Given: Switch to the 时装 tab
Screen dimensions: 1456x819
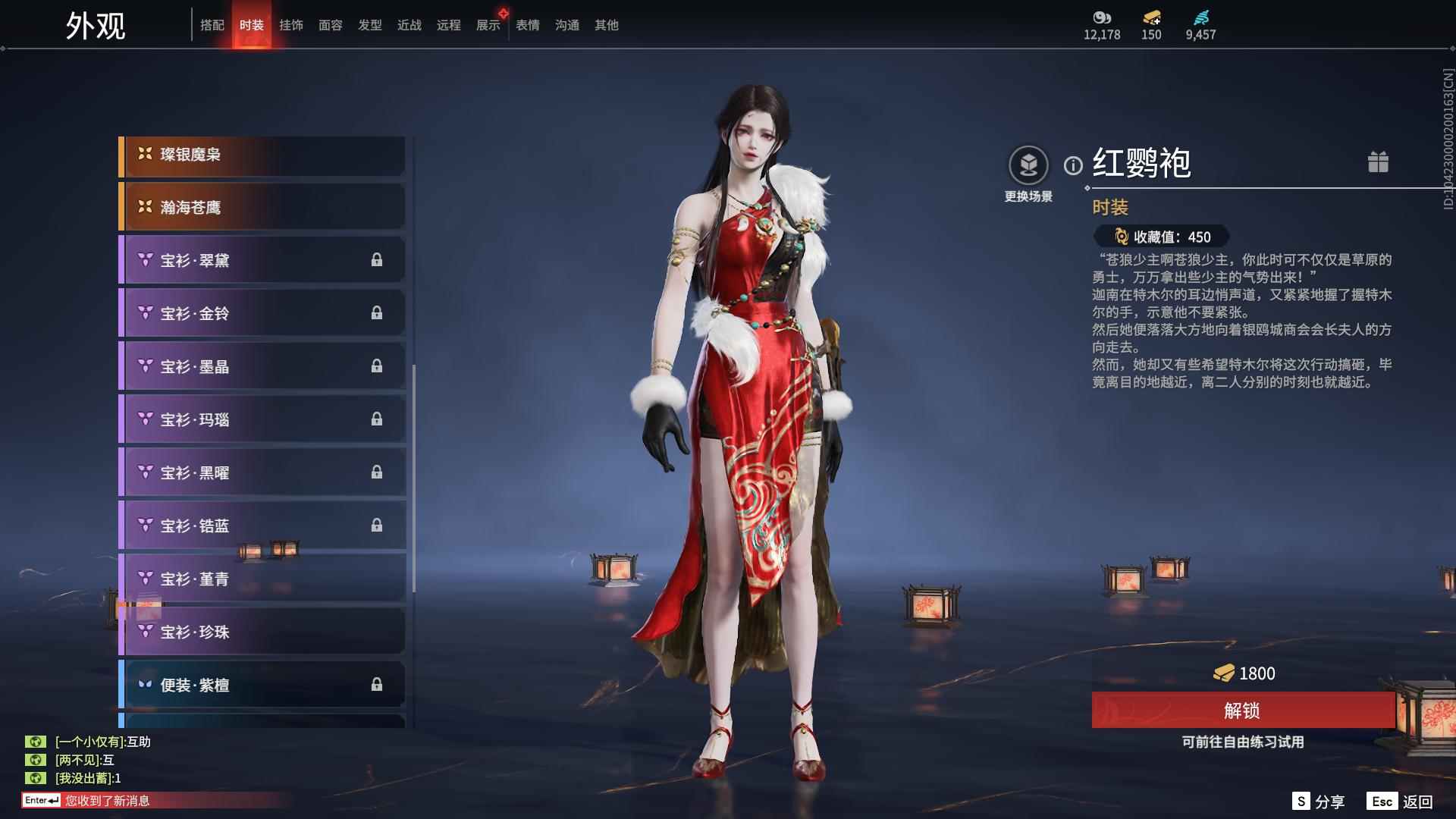Looking at the screenshot, I should 253,24.
